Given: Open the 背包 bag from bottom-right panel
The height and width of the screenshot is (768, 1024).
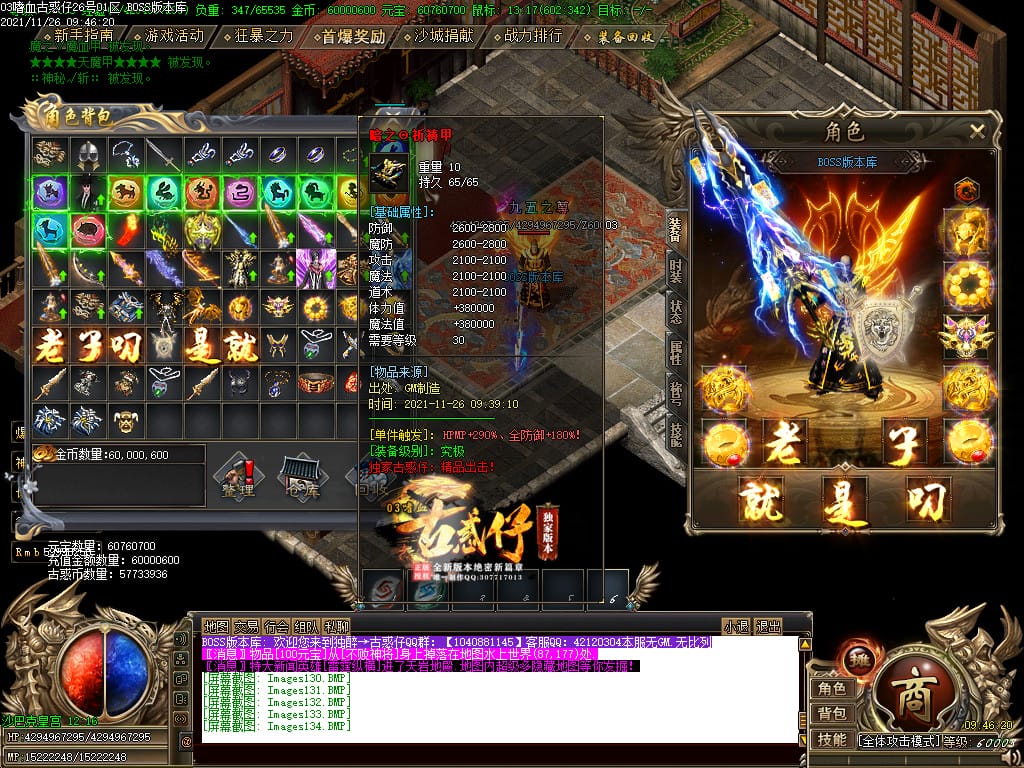Looking at the screenshot, I should pos(832,713).
